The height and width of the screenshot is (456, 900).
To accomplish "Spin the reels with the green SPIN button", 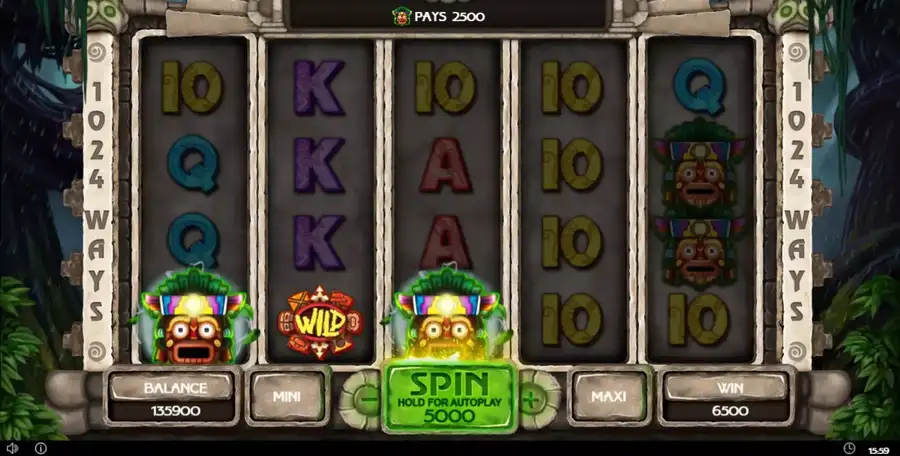I will point(449,396).
